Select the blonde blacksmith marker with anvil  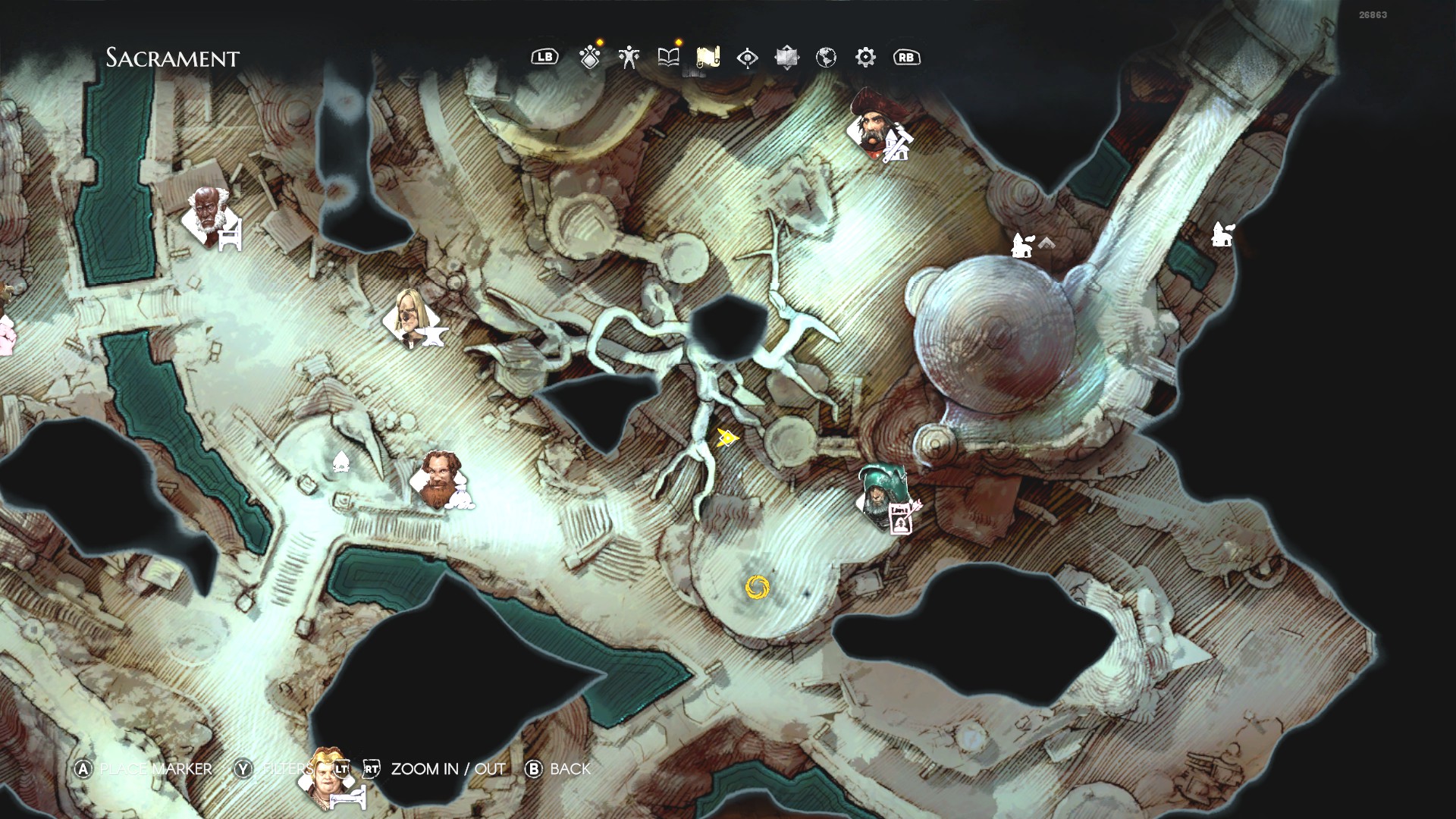[x=412, y=318]
